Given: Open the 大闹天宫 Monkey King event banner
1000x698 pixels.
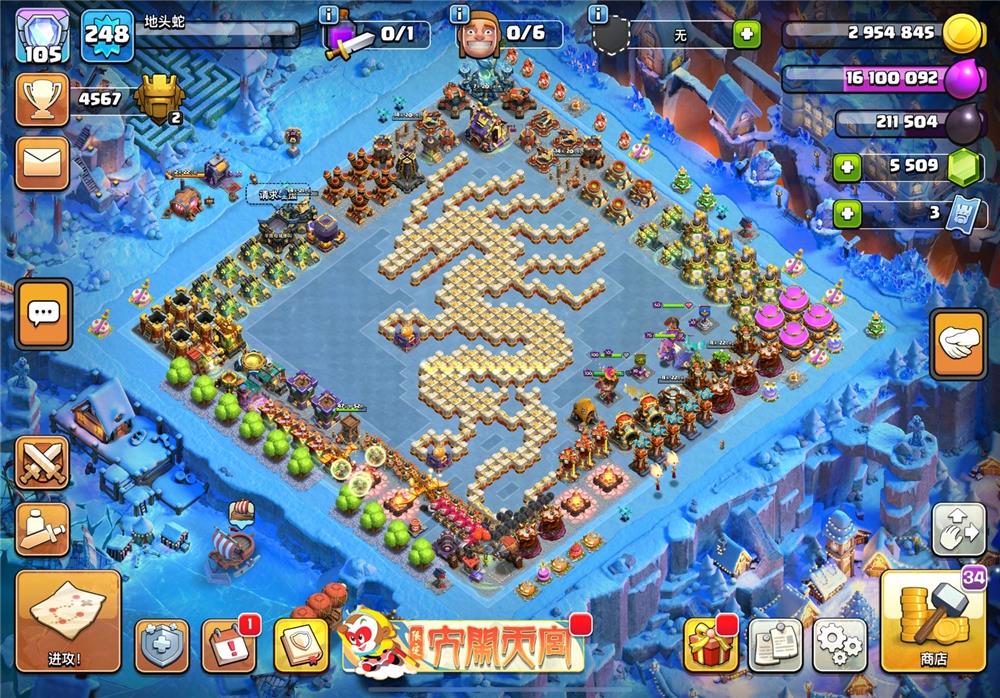Looking at the screenshot, I should (462, 646).
